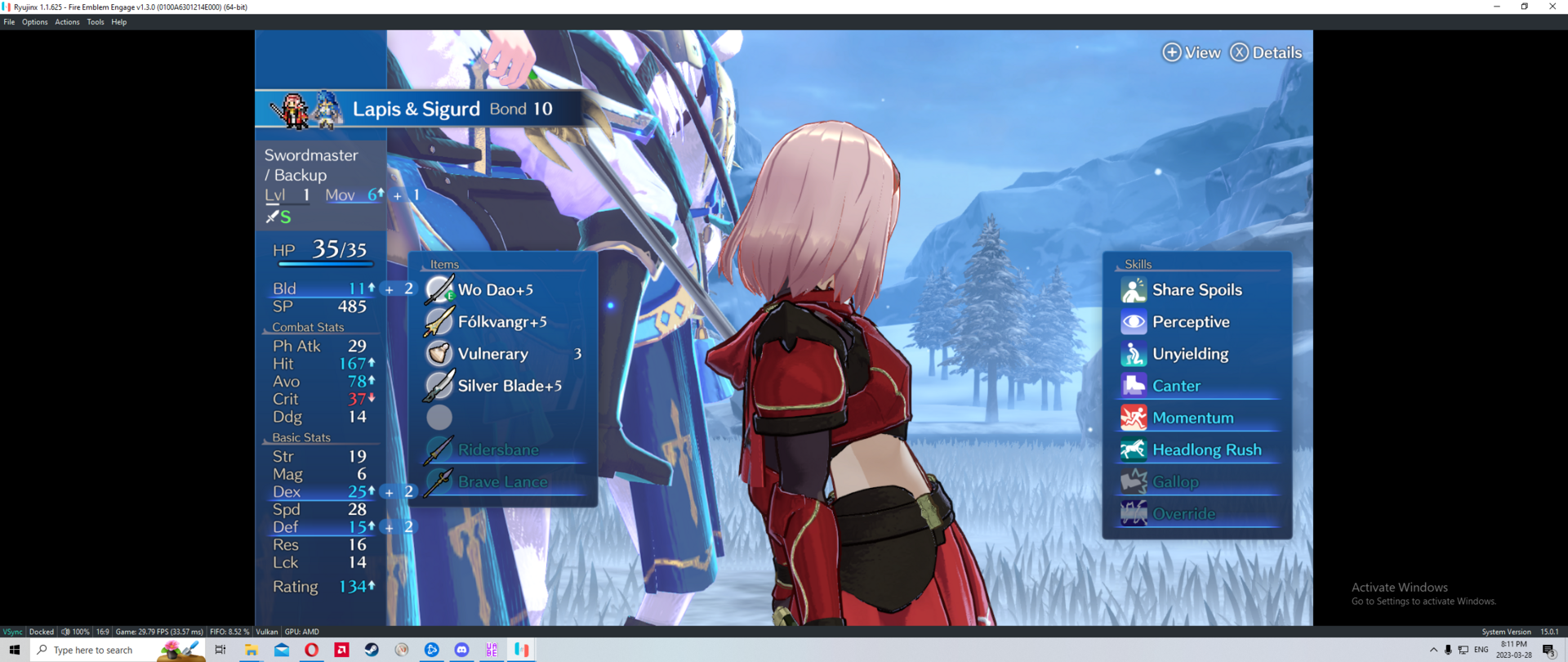This screenshot has width=1568, height=662.
Task: Click the Details button
Action: coord(1266,52)
